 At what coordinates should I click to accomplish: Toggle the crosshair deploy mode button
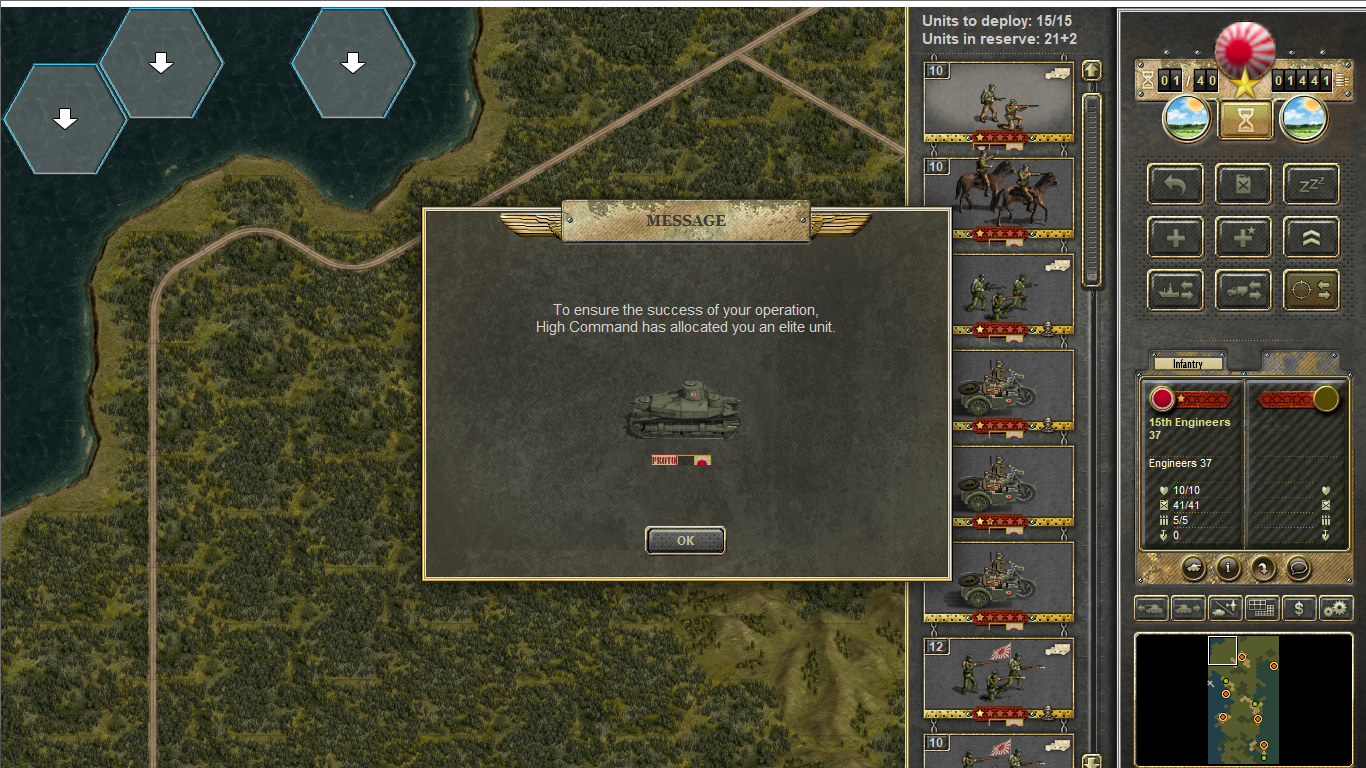click(x=1311, y=291)
